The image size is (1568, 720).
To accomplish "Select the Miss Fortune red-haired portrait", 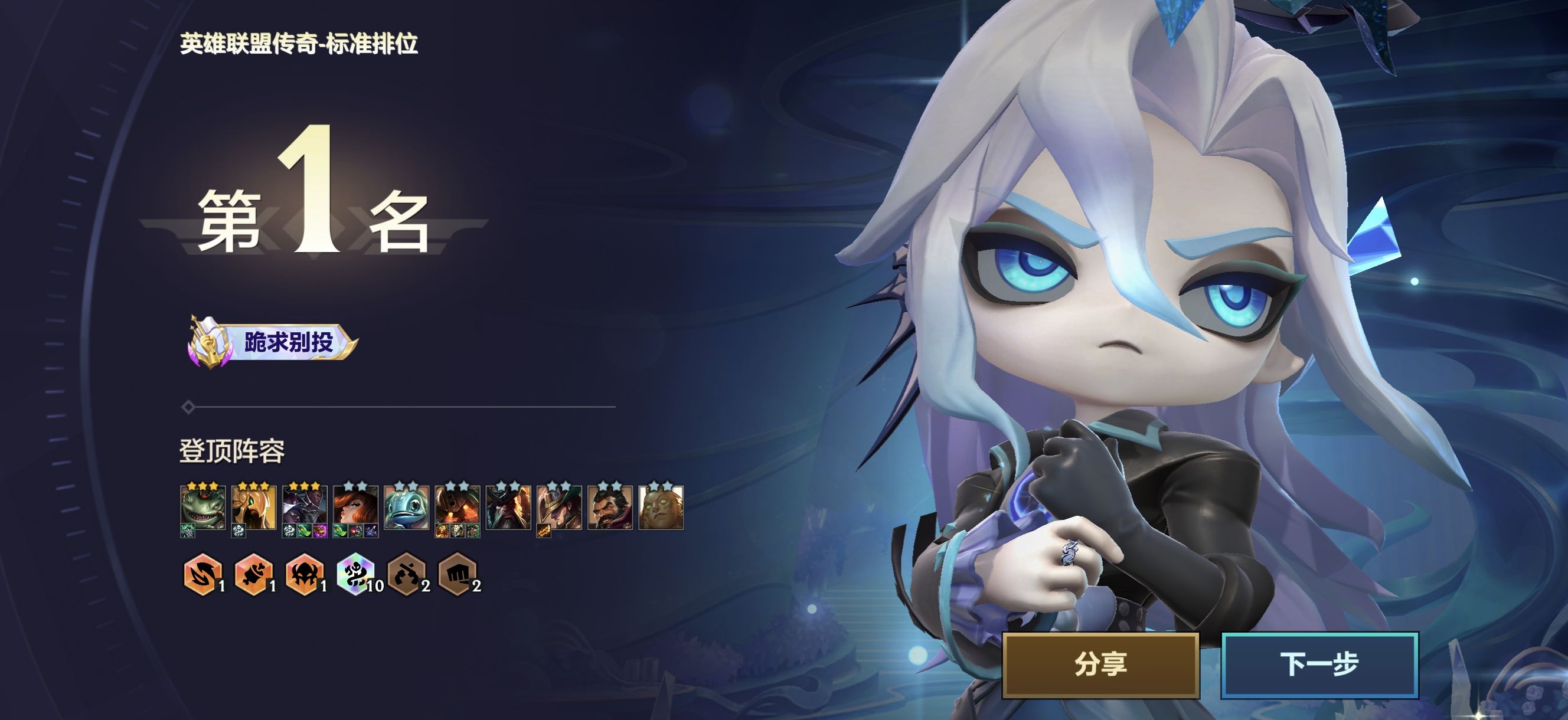I will [x=355, y=506].
